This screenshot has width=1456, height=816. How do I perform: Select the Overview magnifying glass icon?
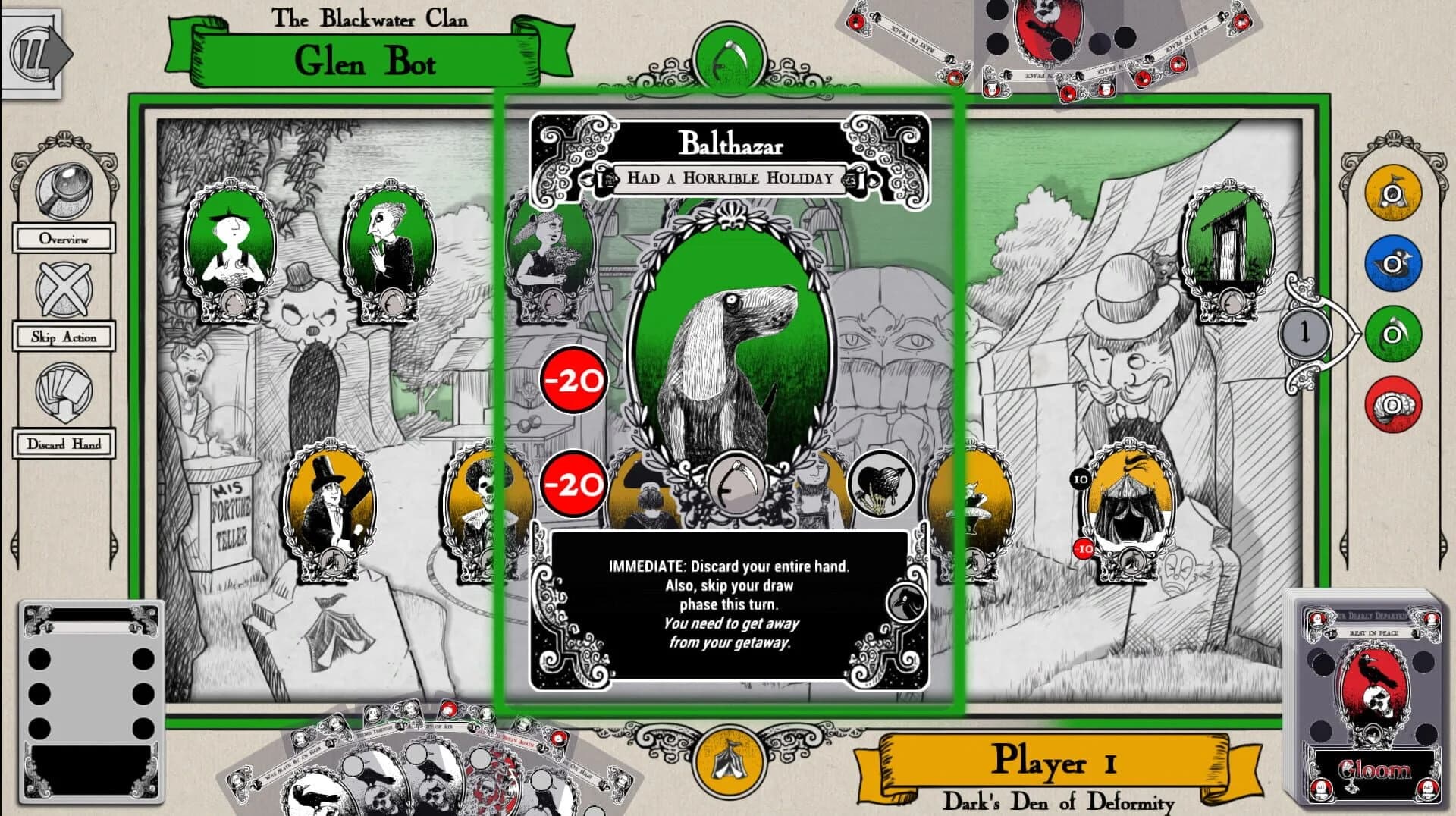[63, 190]
